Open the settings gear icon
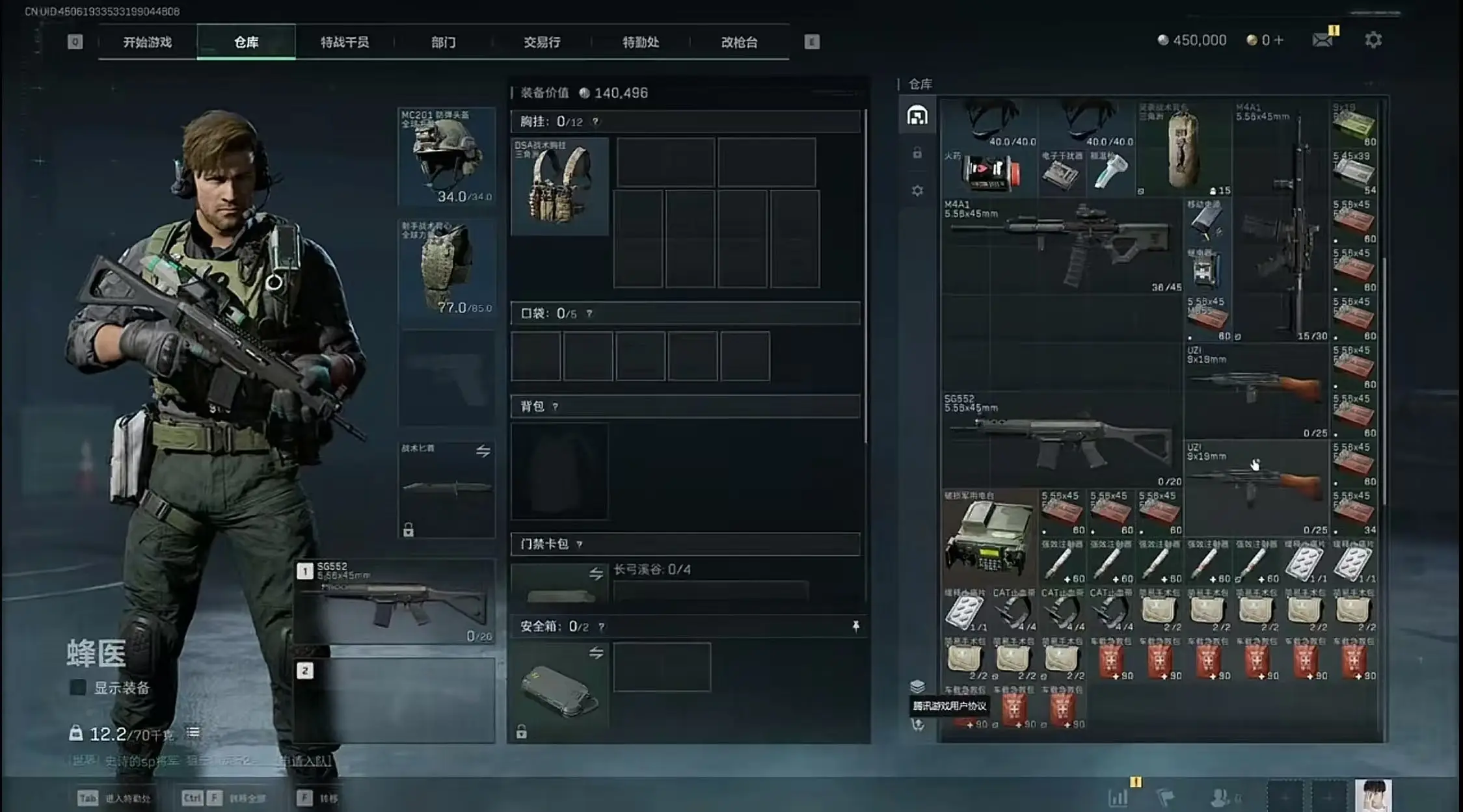 click(1373, 40)
